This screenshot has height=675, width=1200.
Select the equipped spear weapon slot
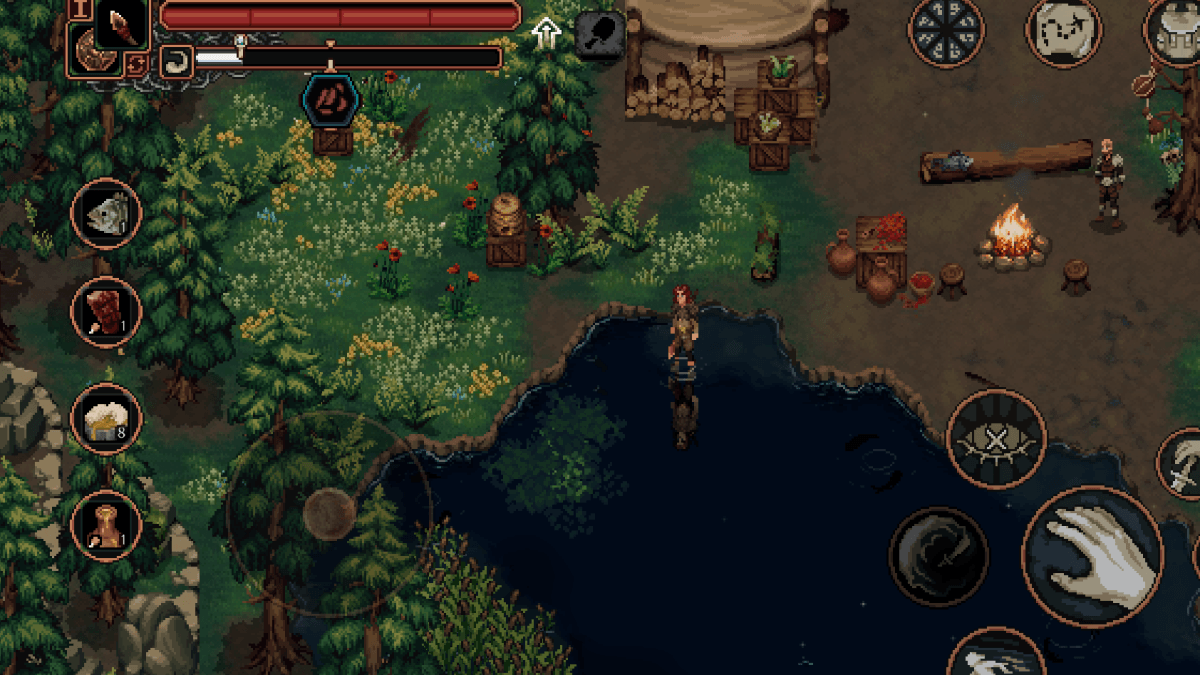coord(121,24)
